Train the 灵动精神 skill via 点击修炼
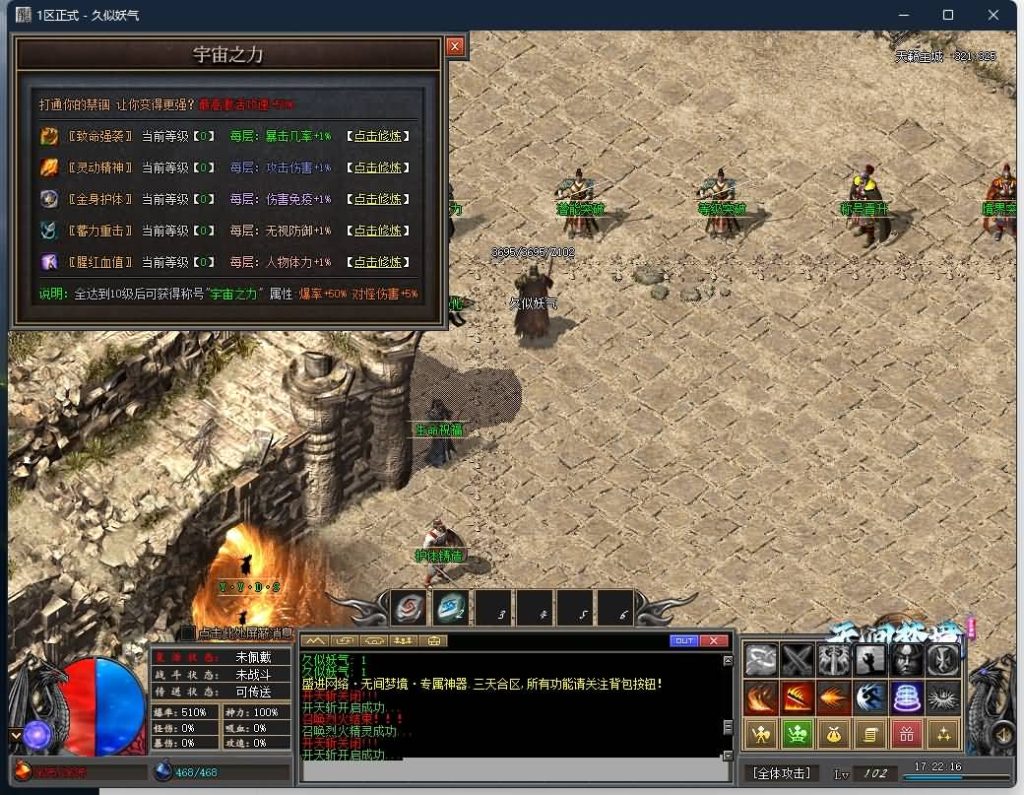Screen dimensions: 1024x795 378,168
